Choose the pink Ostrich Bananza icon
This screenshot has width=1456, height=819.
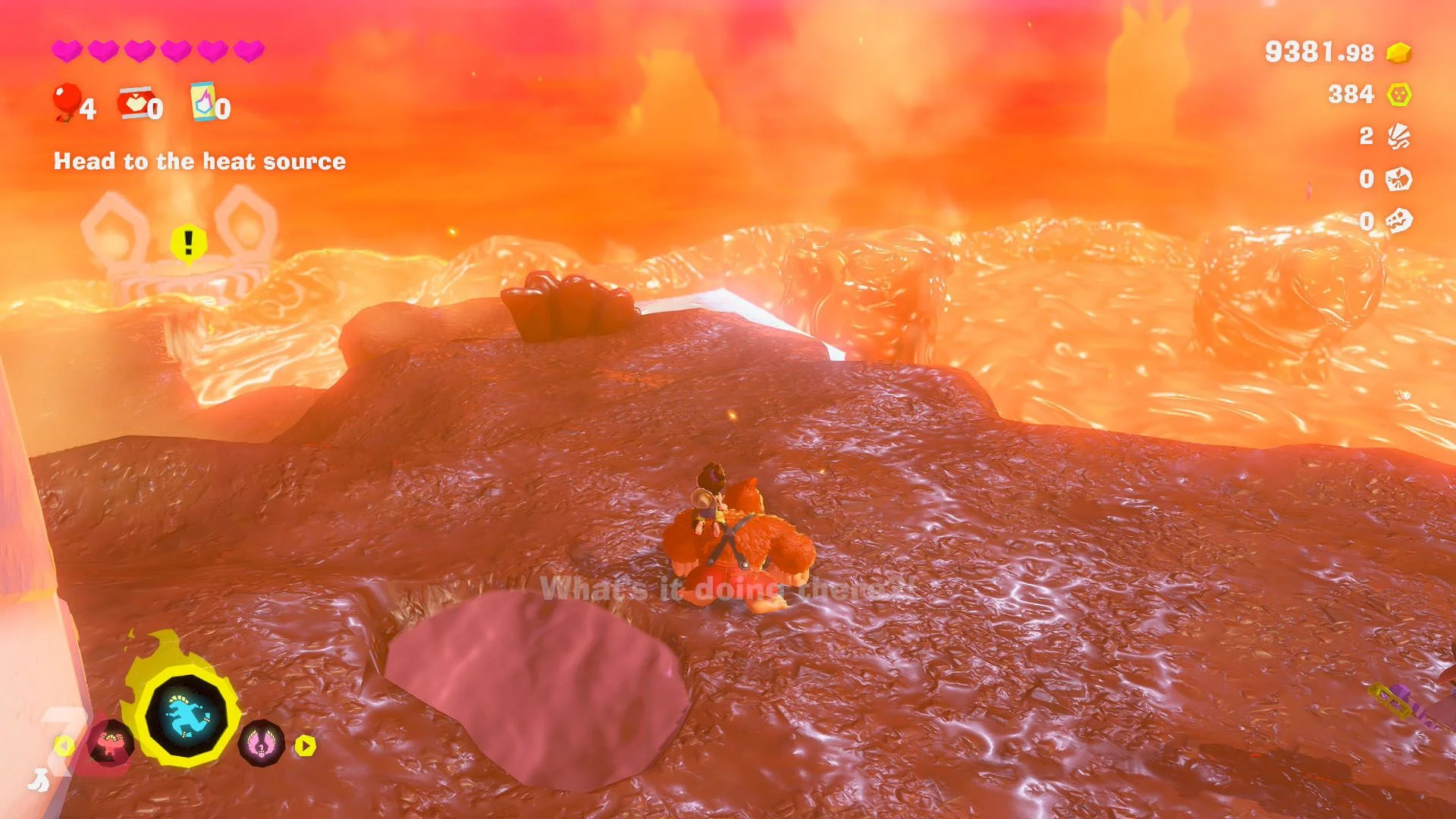(262, 743)
